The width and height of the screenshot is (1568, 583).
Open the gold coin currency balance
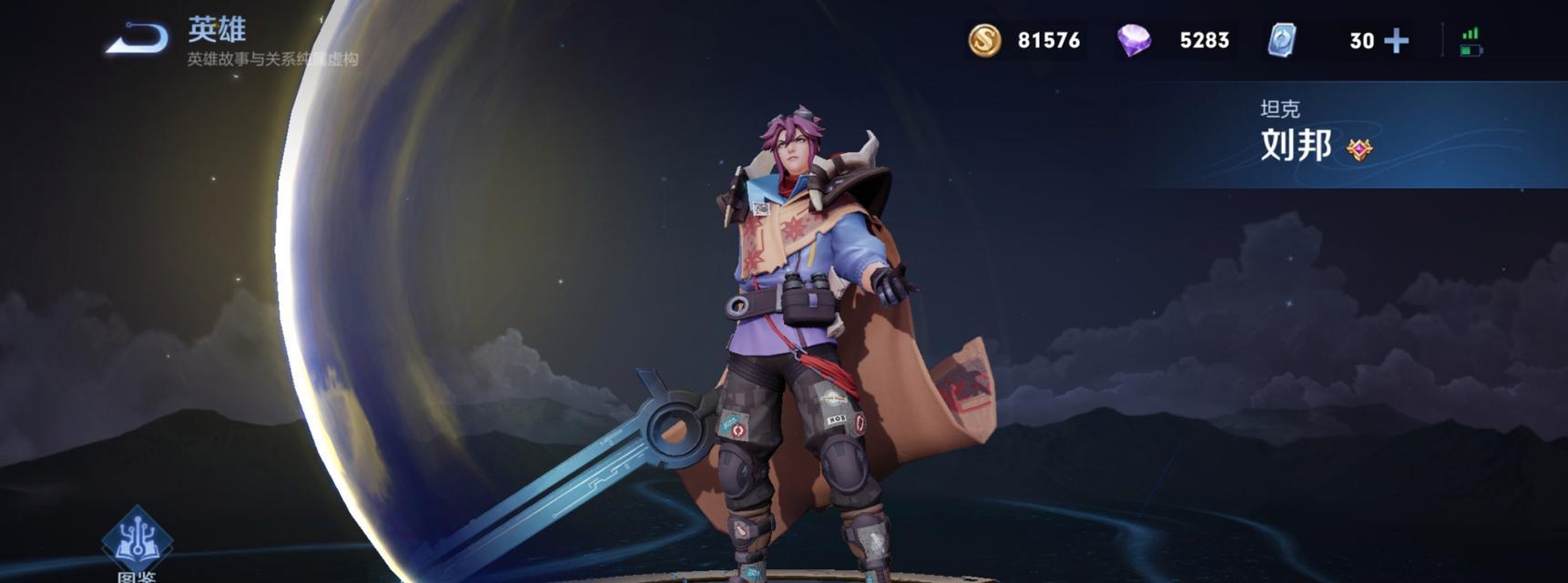tap(984, 40)
